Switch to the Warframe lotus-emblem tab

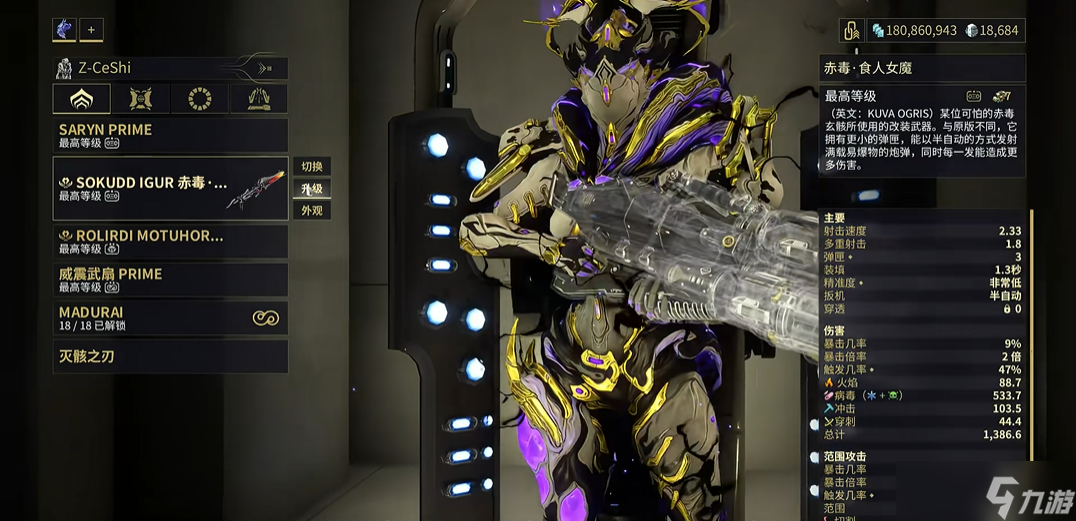pyautogui.click(x=81, y=99)
